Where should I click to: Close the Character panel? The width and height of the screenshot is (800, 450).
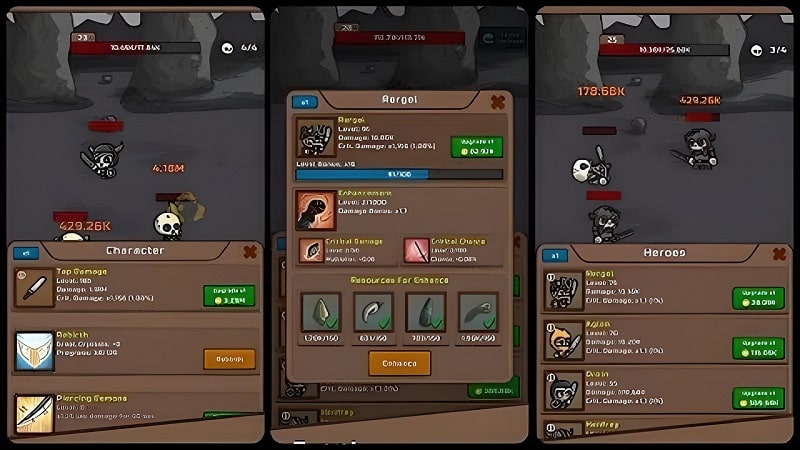click(x=251, y=252)
